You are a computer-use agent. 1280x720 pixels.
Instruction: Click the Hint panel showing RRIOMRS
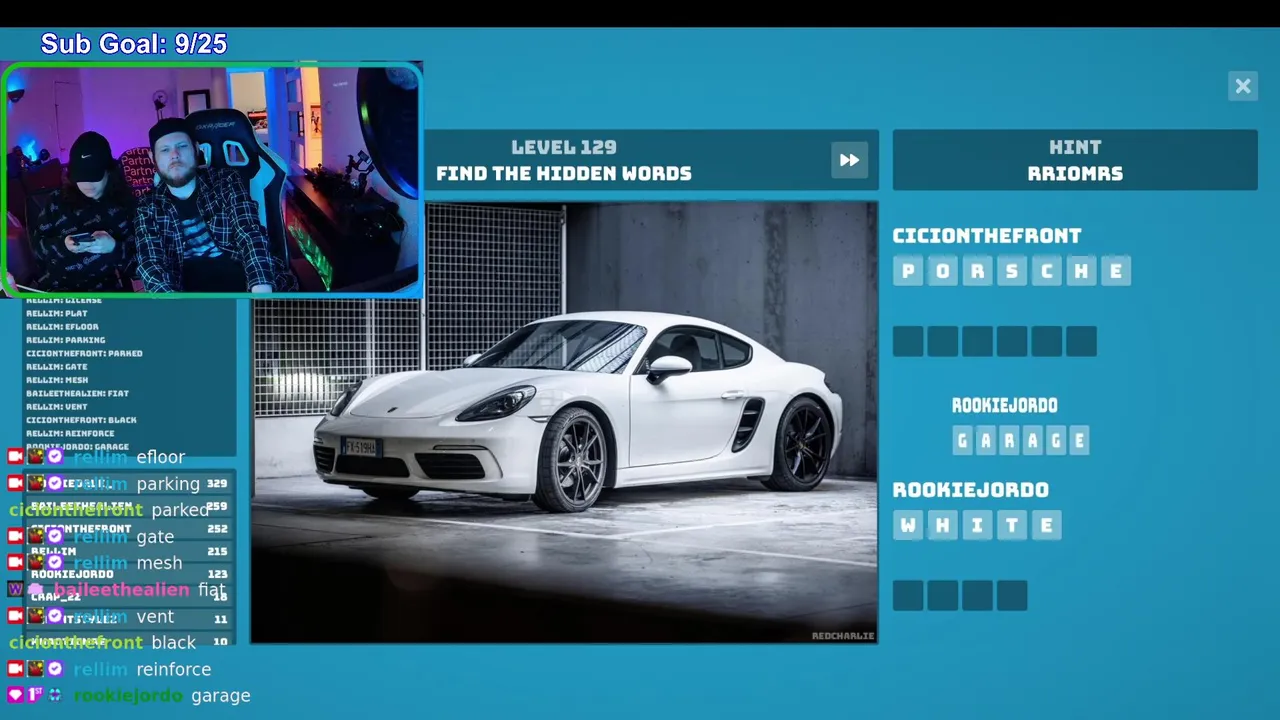[1075, 160]
